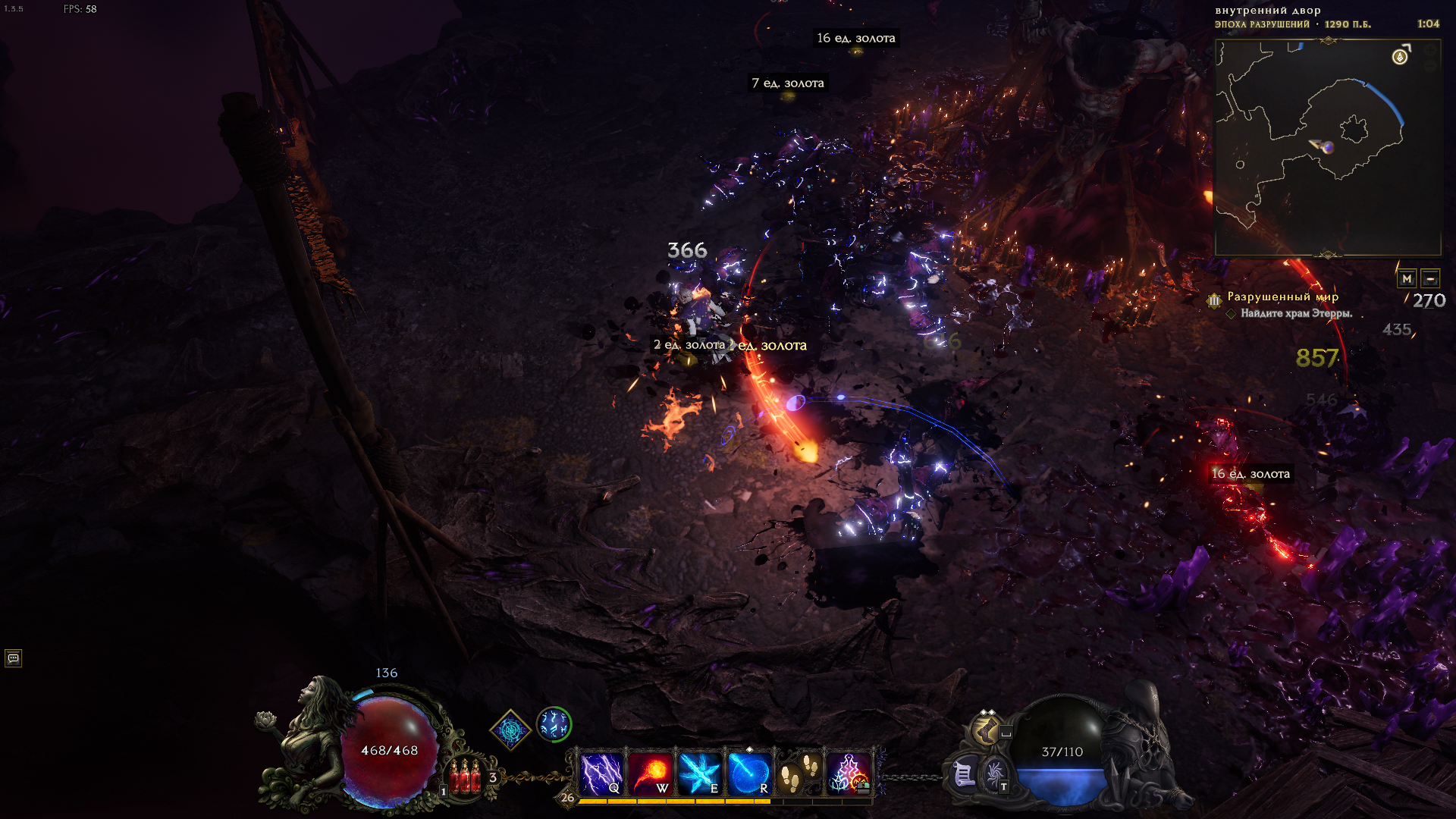Use the boot traversal ability icon
This screenshot has width=1456, height=819.
pyautogui.click(x=987, y=730)
